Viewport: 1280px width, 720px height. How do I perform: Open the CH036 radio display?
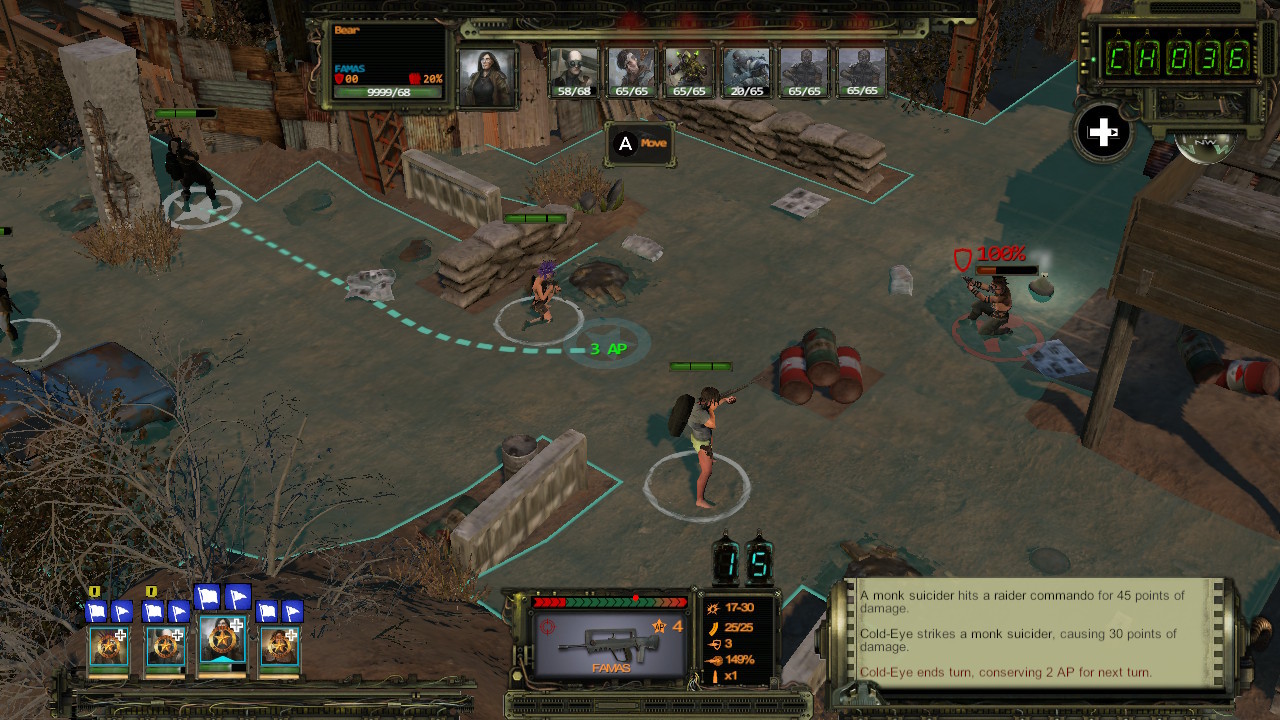click(1178, 59)
